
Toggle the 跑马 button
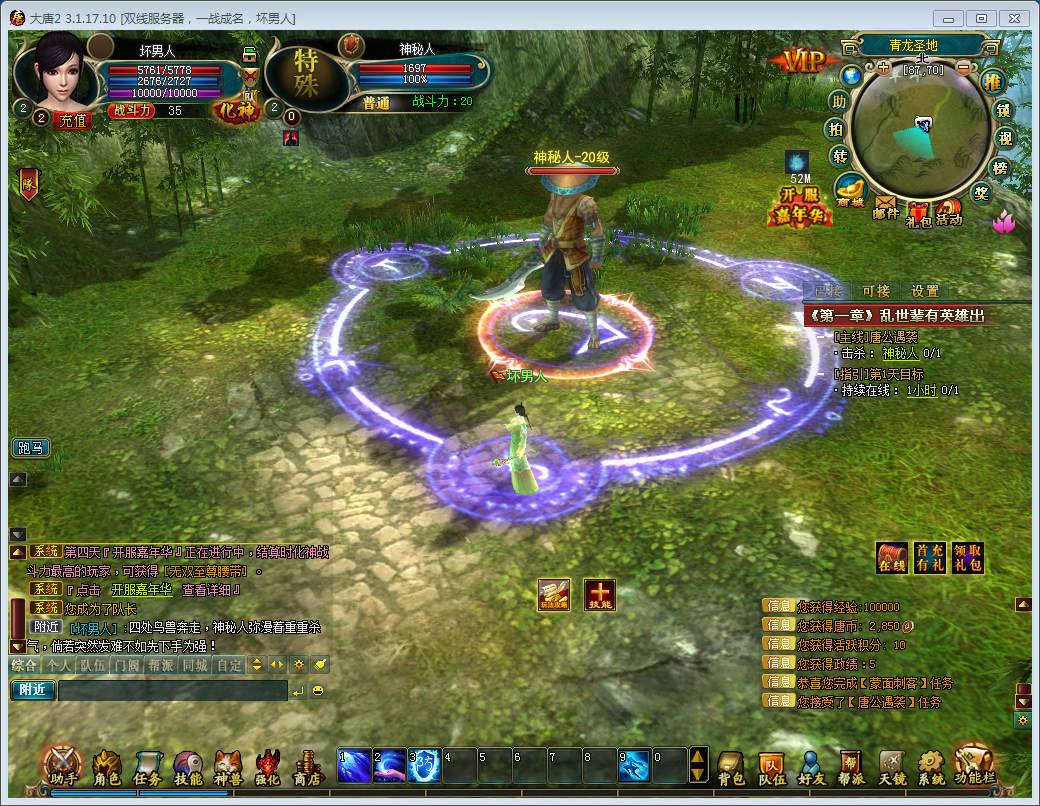[x=31, y=447]
